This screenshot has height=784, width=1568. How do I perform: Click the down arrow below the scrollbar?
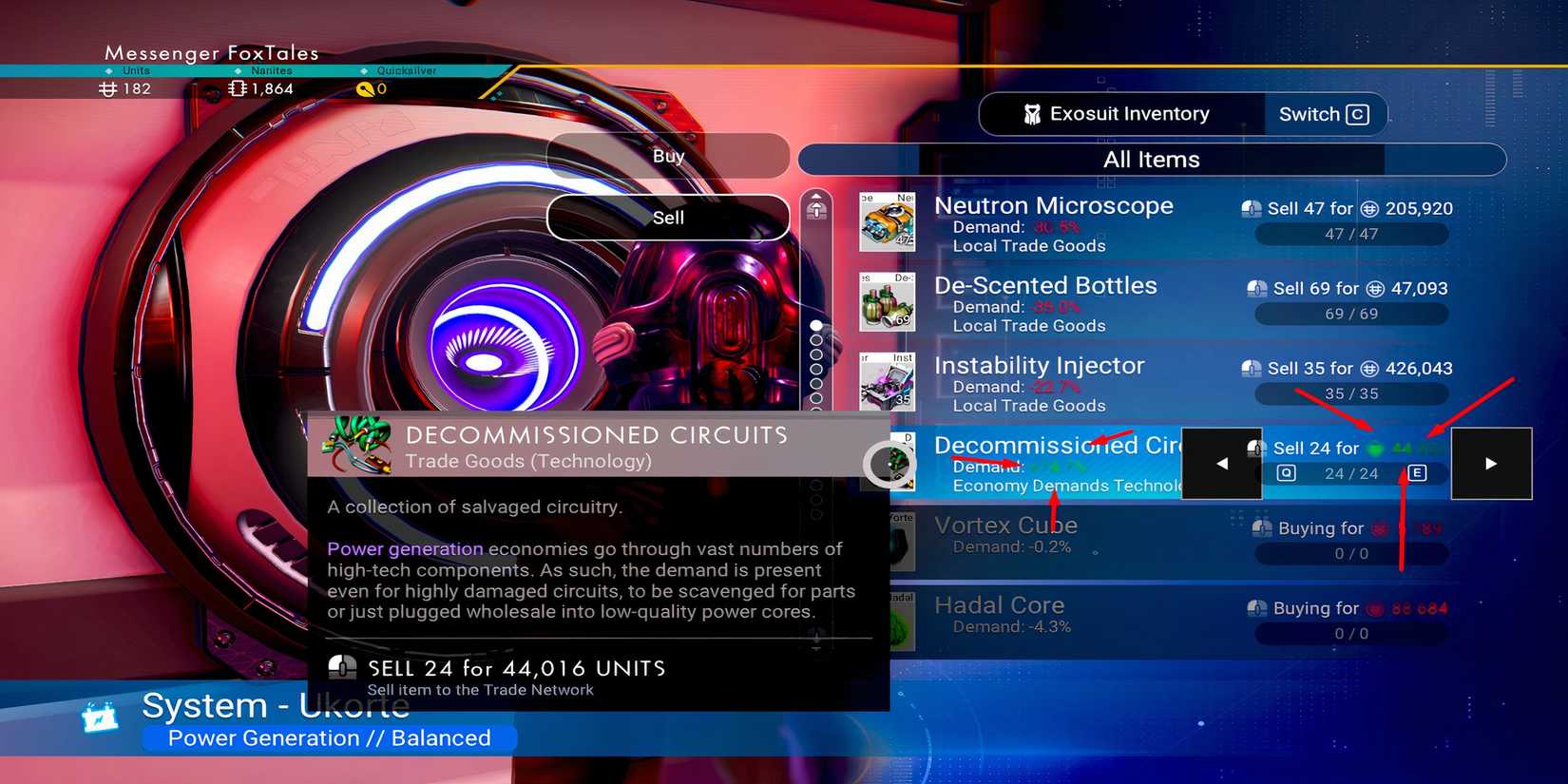click(x=815, y=639)
